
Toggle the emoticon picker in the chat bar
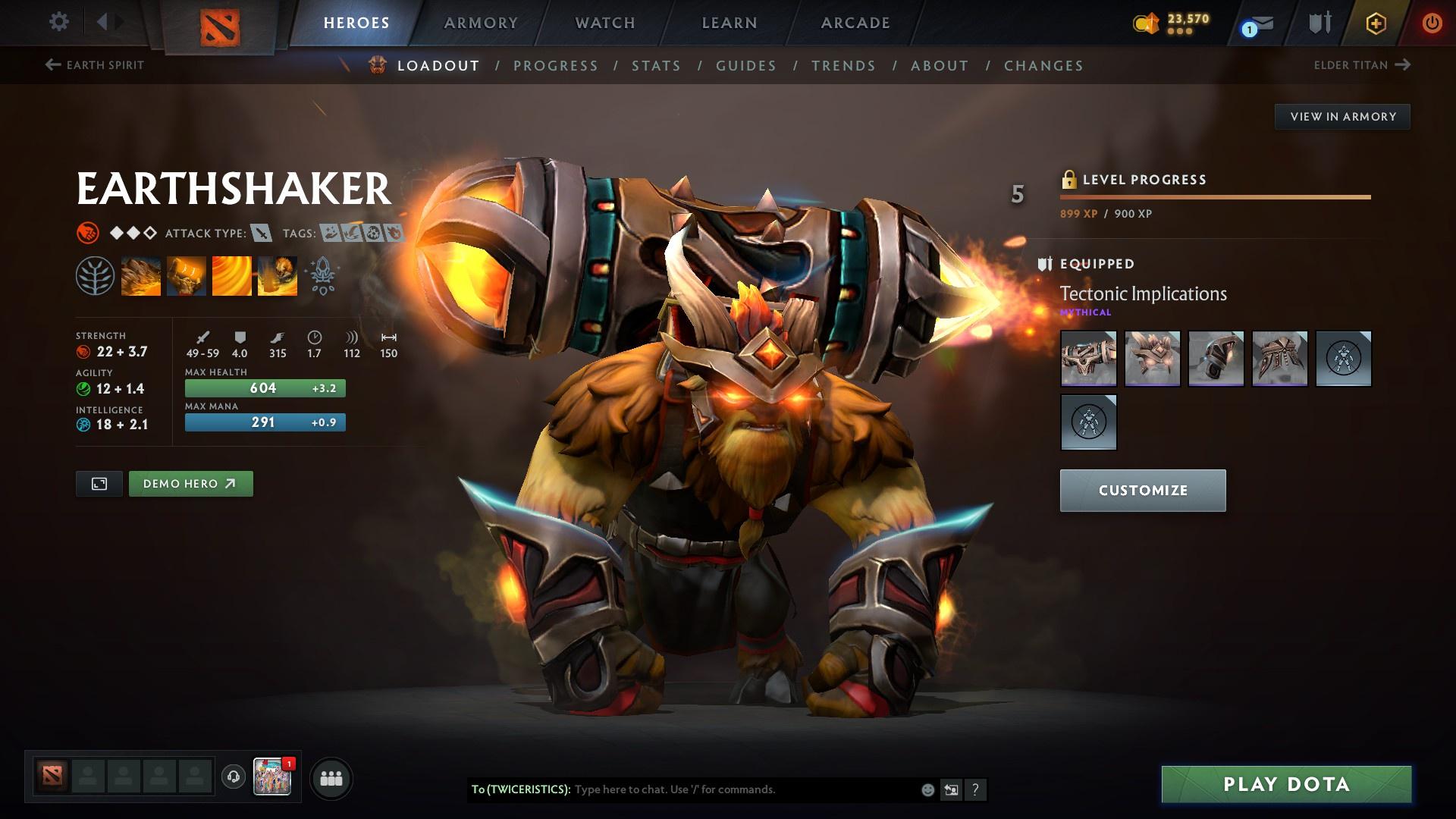pyautogui.click(x=927, y=789)
